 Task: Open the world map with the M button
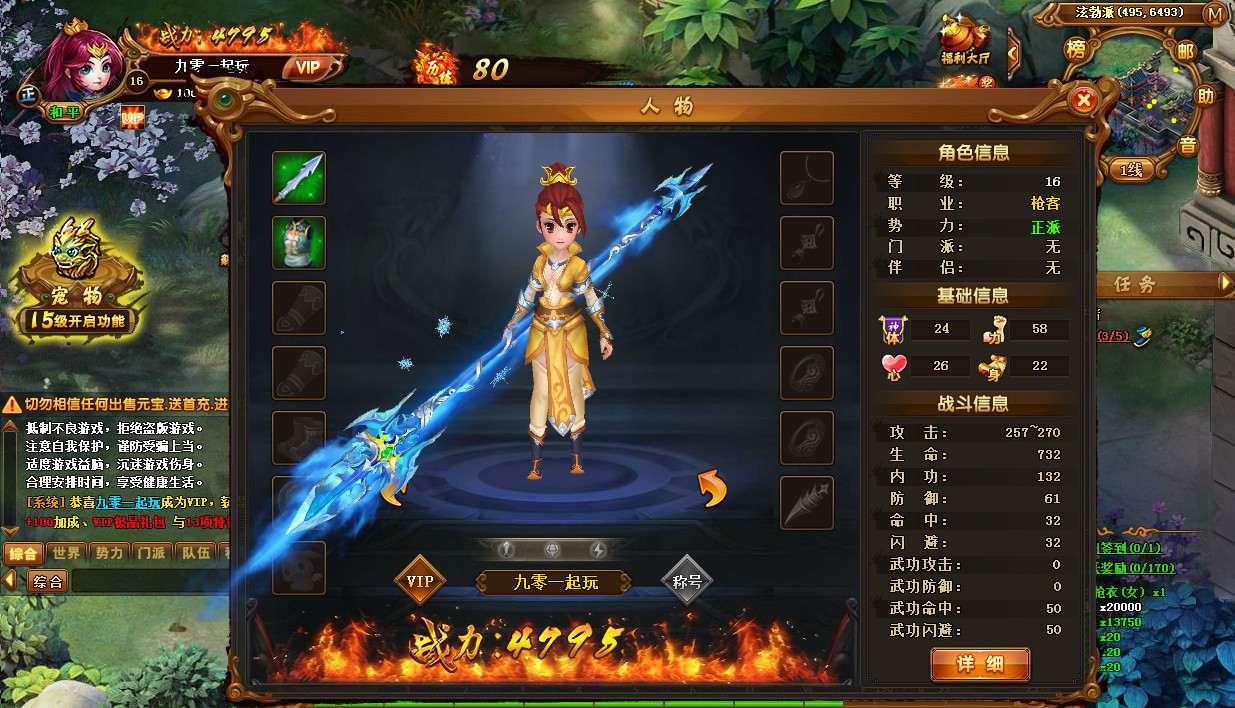[x=1215, y=14]
